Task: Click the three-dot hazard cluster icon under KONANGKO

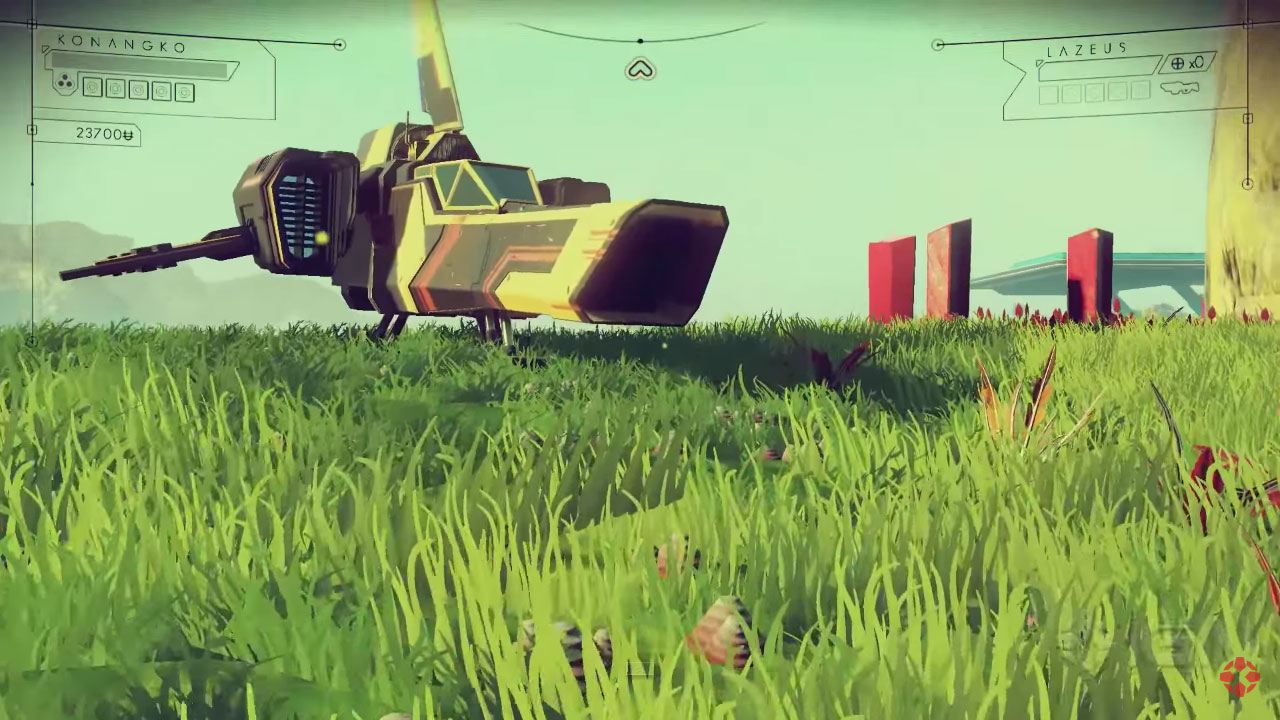Action: [x=65, y=82]
